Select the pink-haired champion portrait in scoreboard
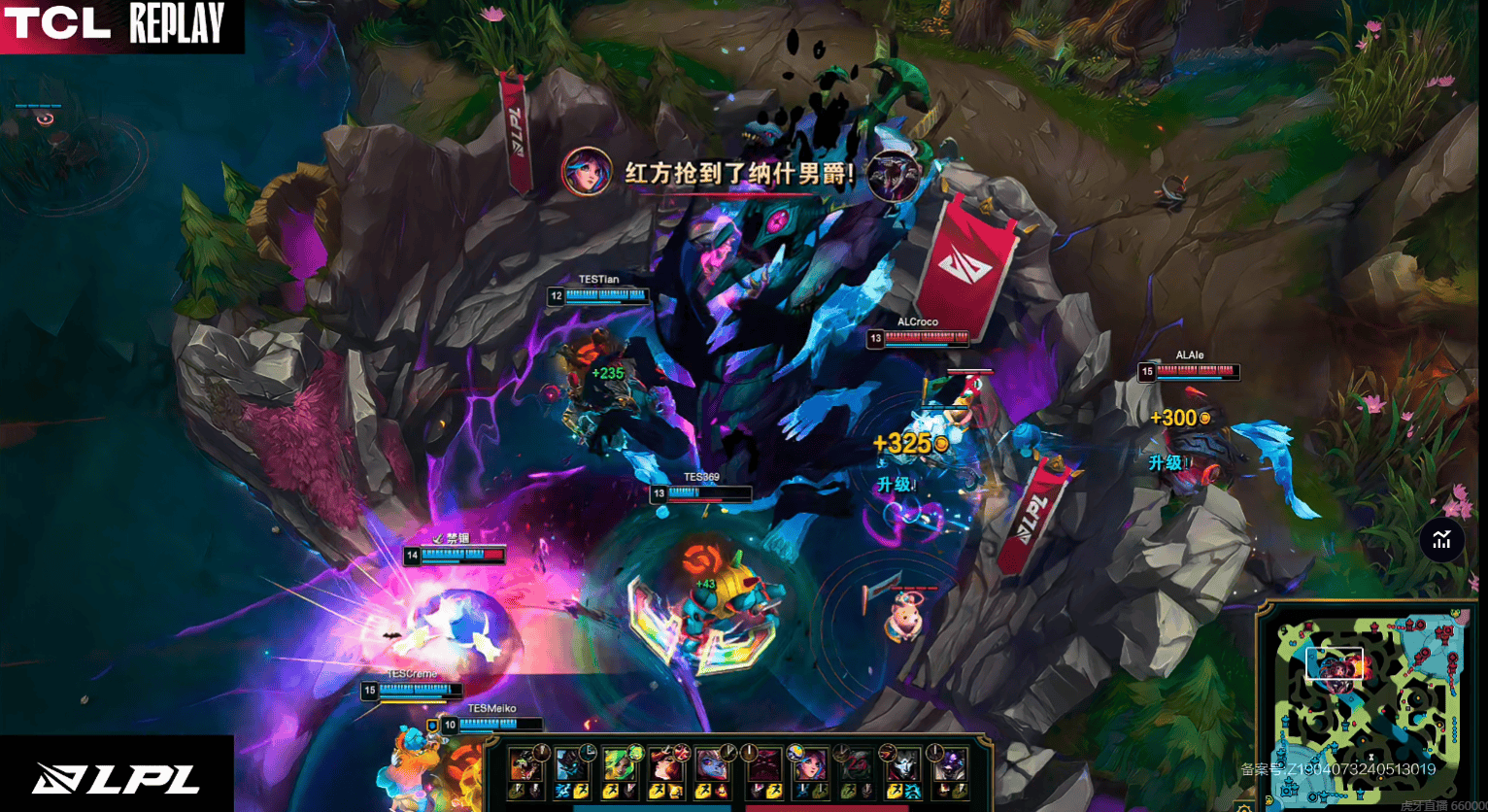The height and width of the screenshot is (812, 1488). [x=809, y=763]
